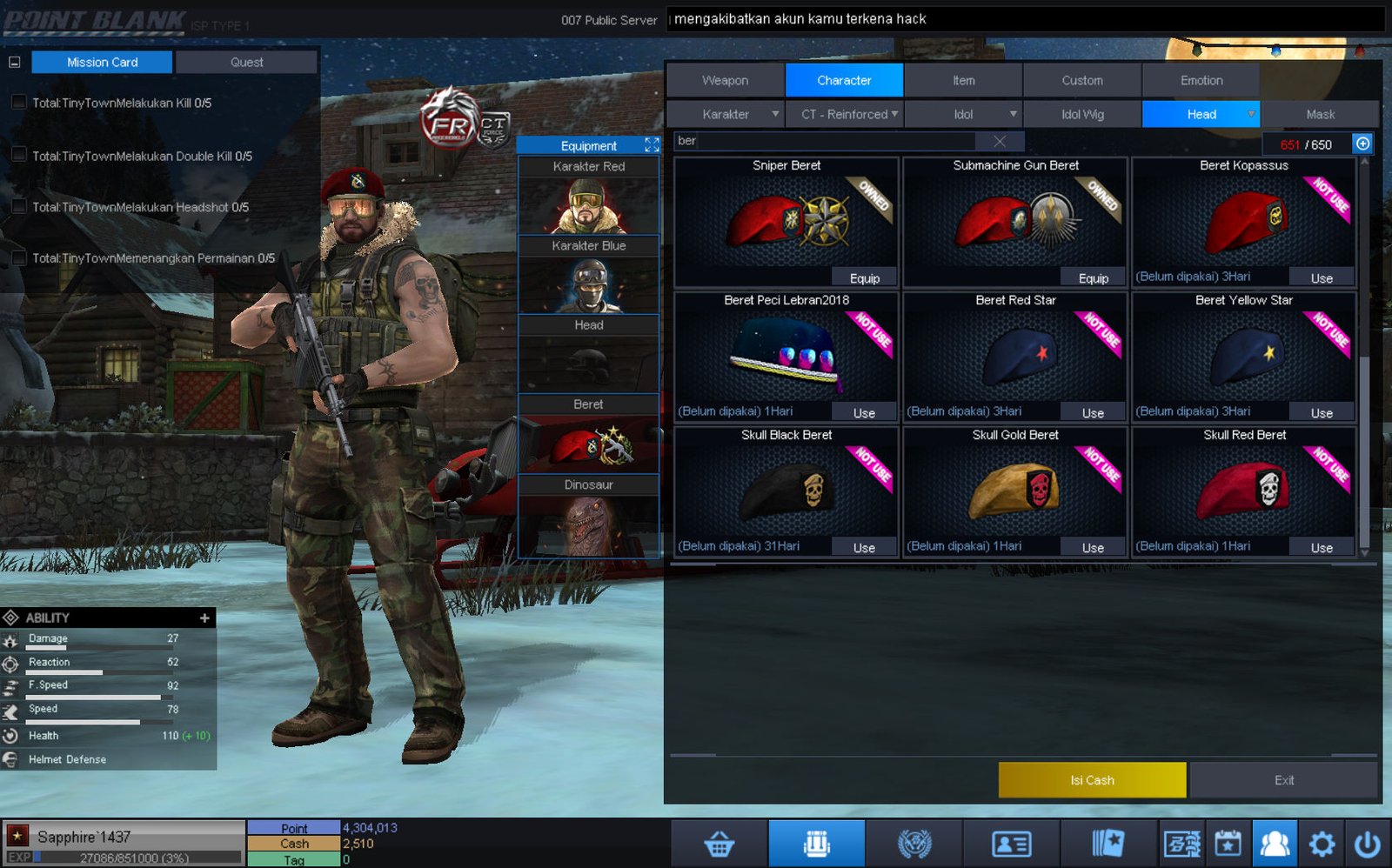
Task: Exit the inventory screen
Action: point(1284,780)
